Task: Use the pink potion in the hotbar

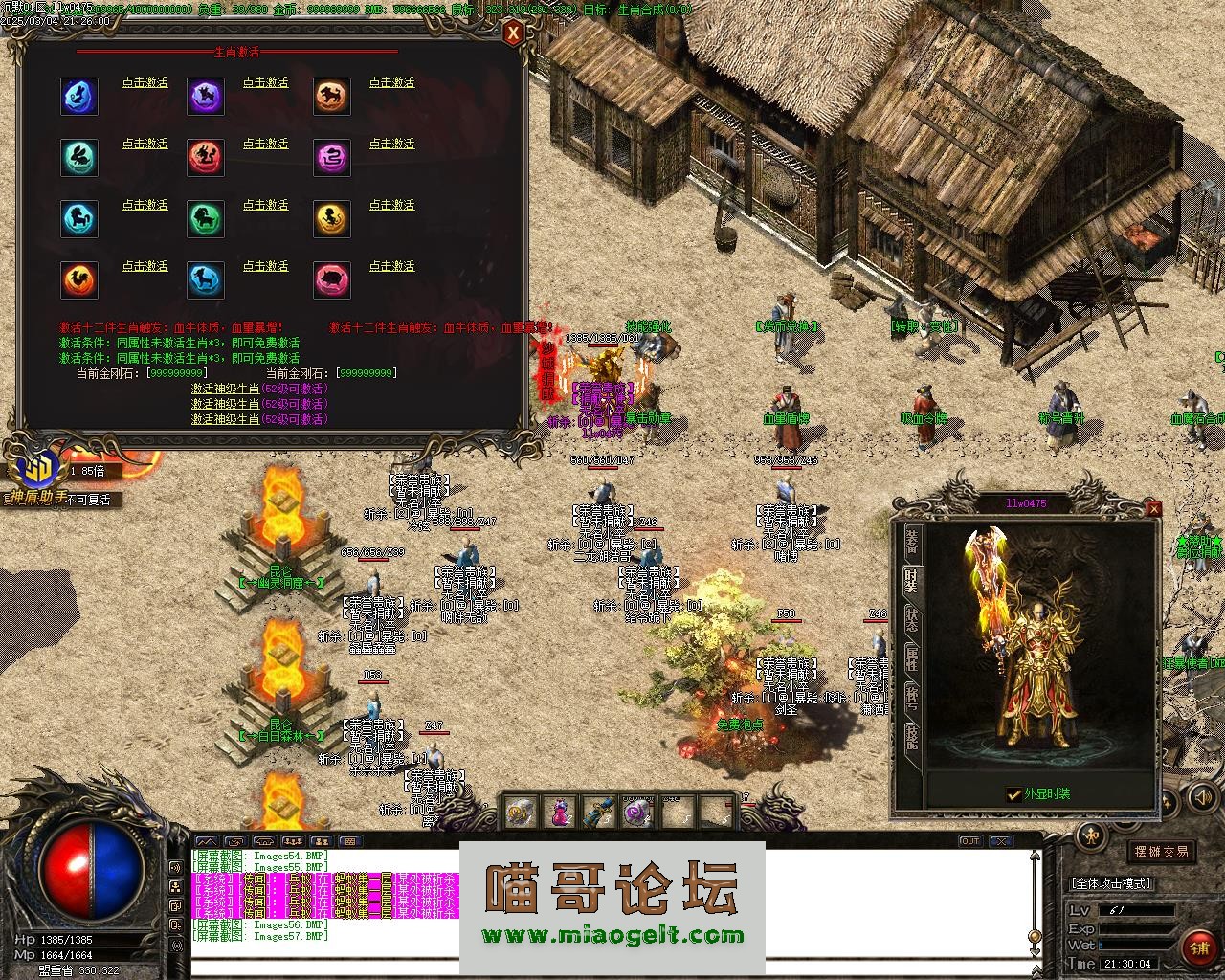Action: click(x=559, y=813)
